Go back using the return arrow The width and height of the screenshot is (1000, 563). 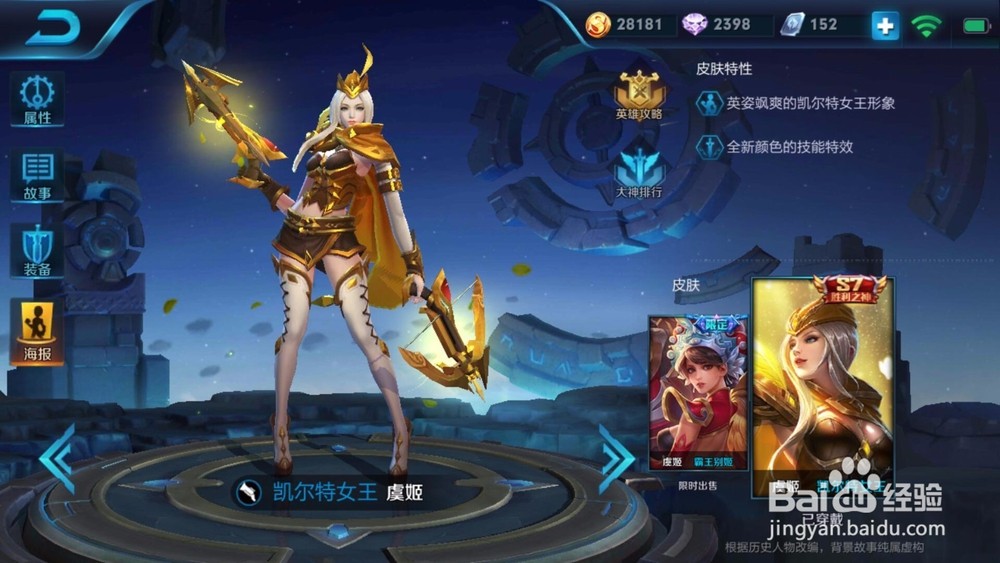pyautogui.click(x=52, y=28)
